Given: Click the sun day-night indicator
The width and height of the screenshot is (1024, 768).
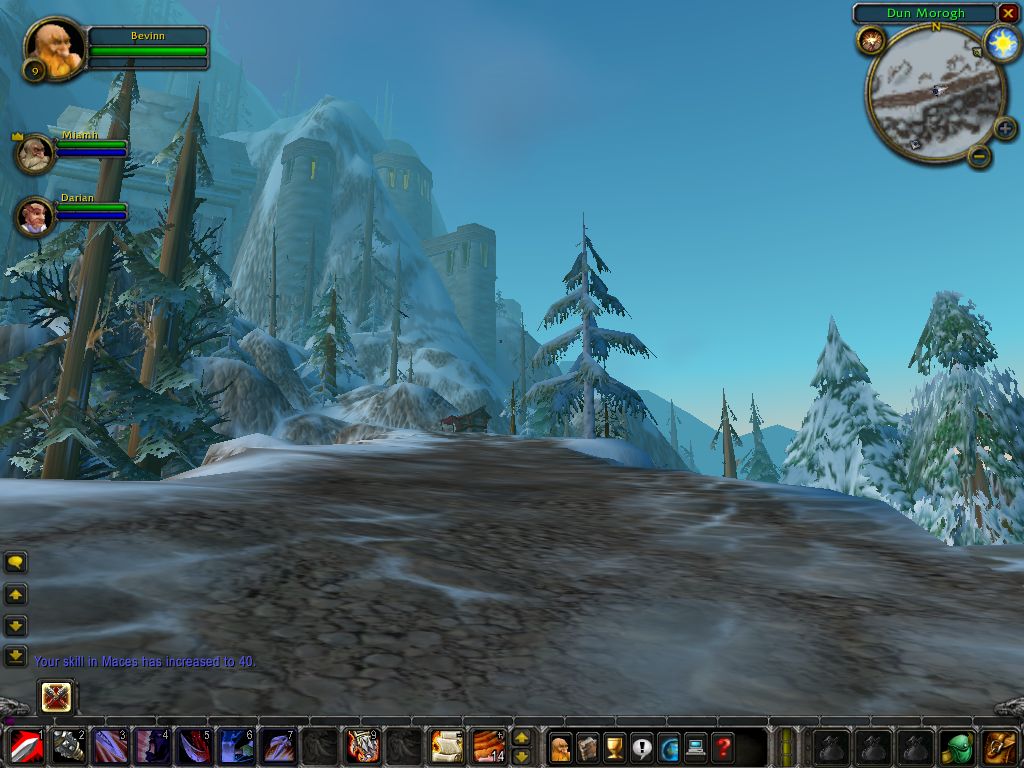Looking at the screenshot, I should pos(1001,43).
